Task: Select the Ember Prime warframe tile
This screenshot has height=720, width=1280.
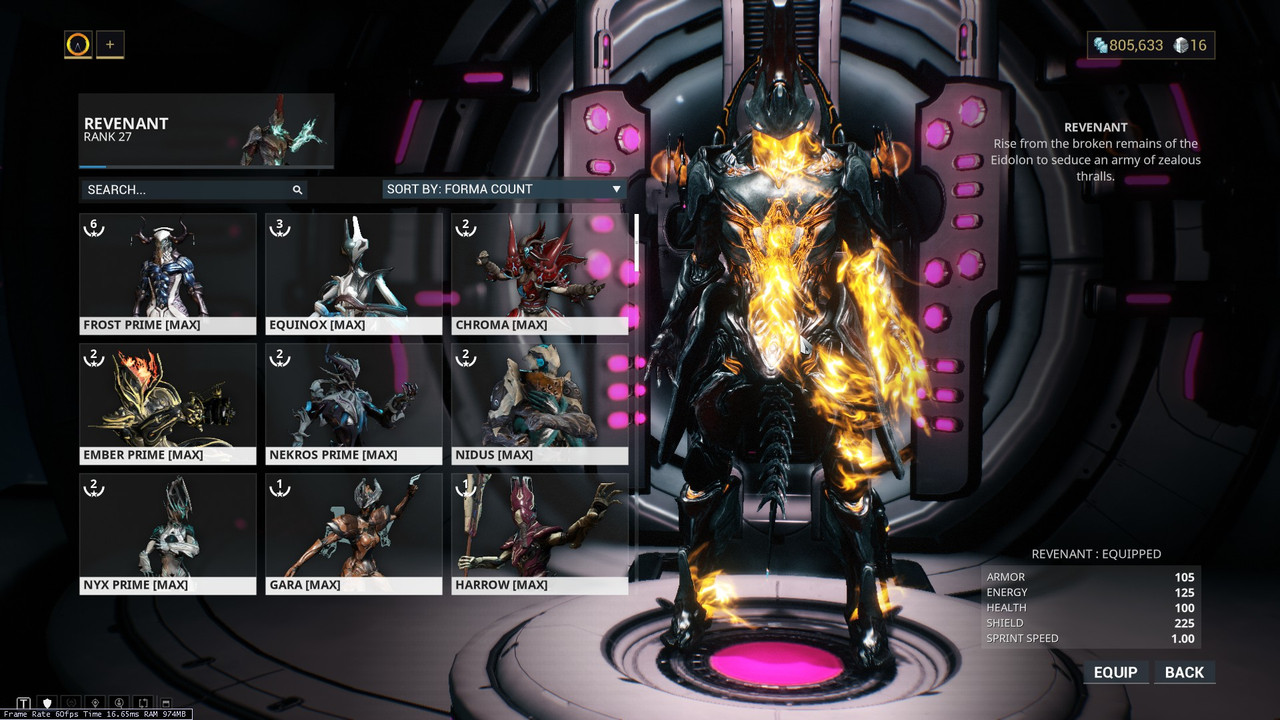Action: (x=168, y=403)
